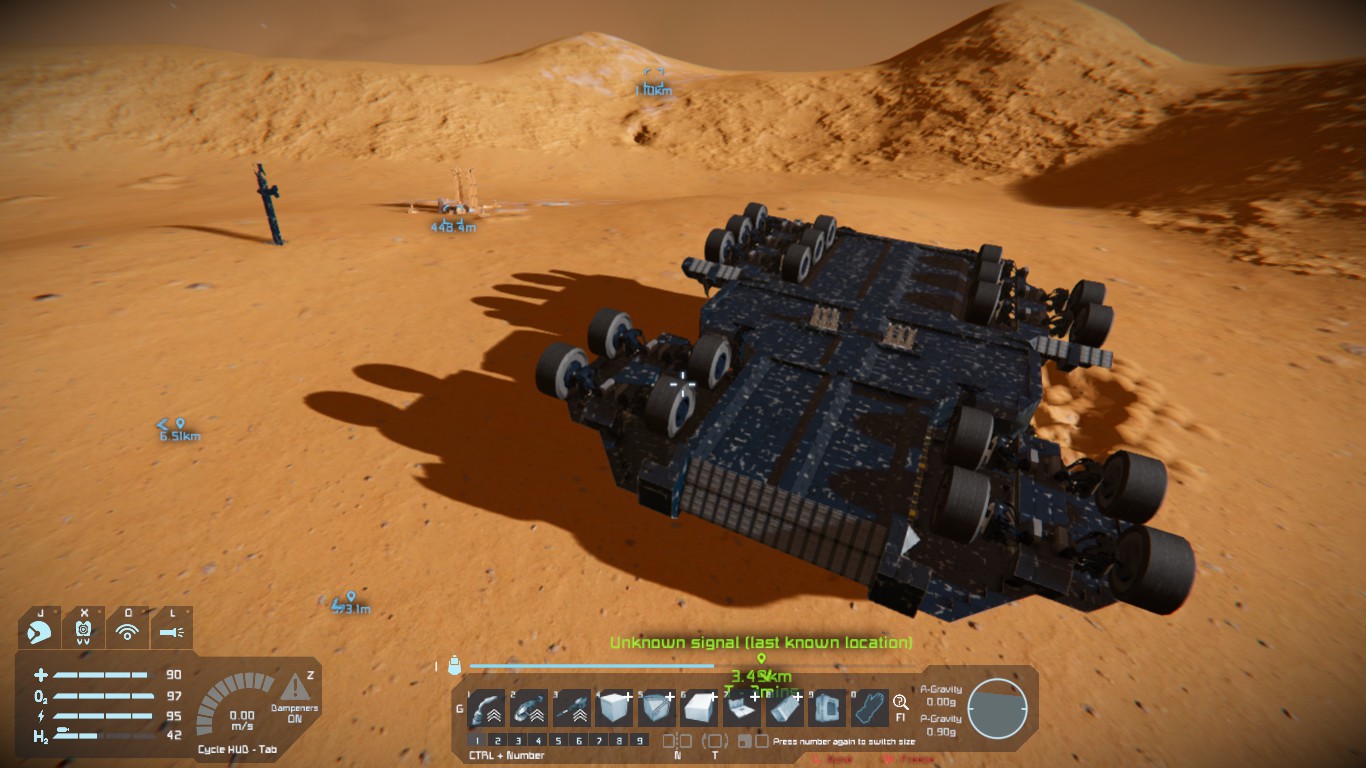Select the glove hand slot
This screenshot has height=768, width=1366.
[x=868, y=709]
